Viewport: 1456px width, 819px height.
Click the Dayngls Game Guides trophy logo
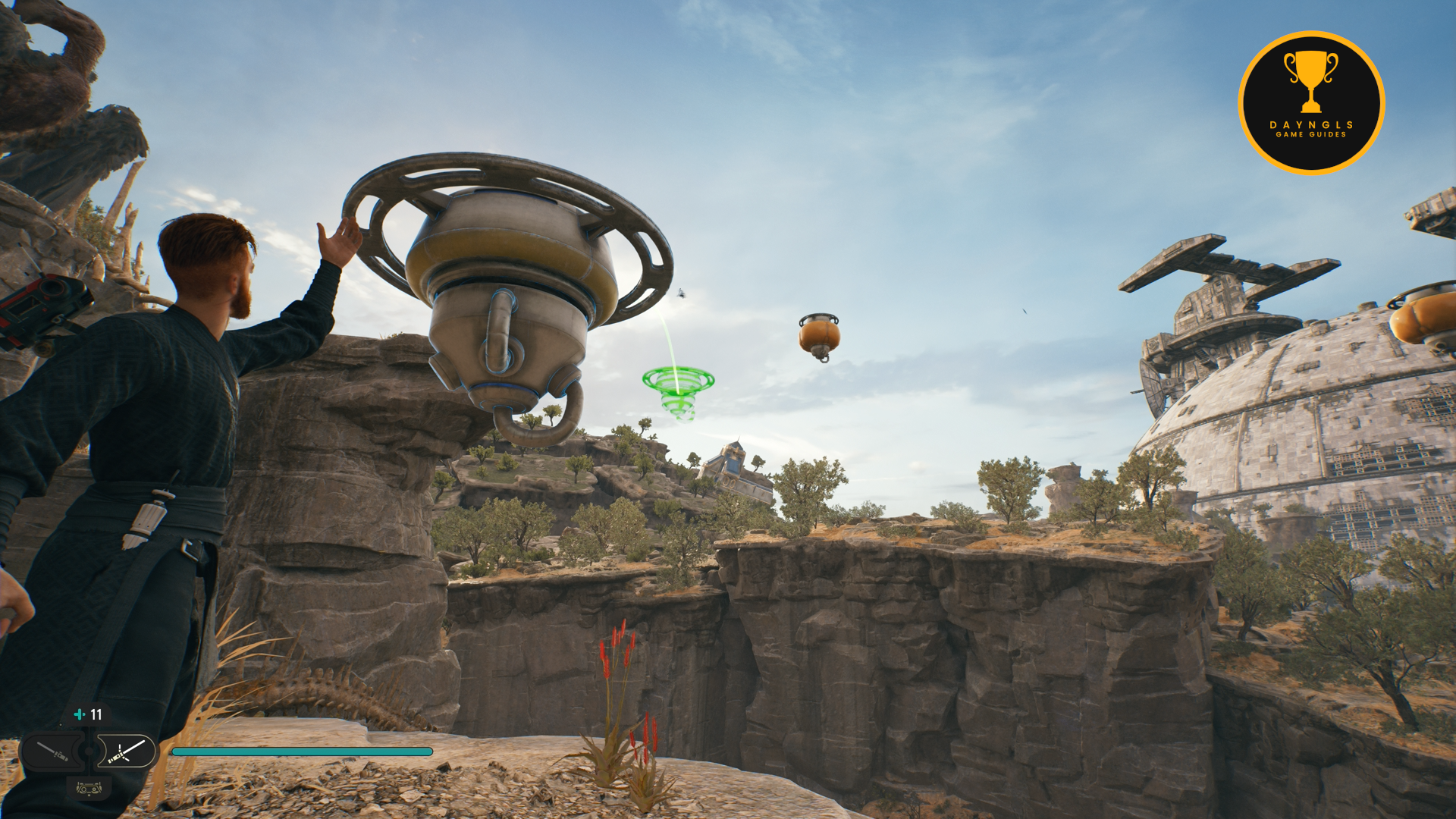click(x=1310, y=103)
